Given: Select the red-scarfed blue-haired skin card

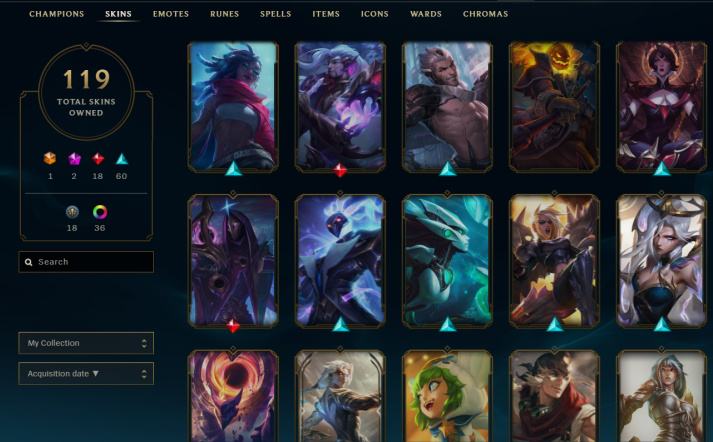Looking at the screenshot, I should [x=233, y=104].
